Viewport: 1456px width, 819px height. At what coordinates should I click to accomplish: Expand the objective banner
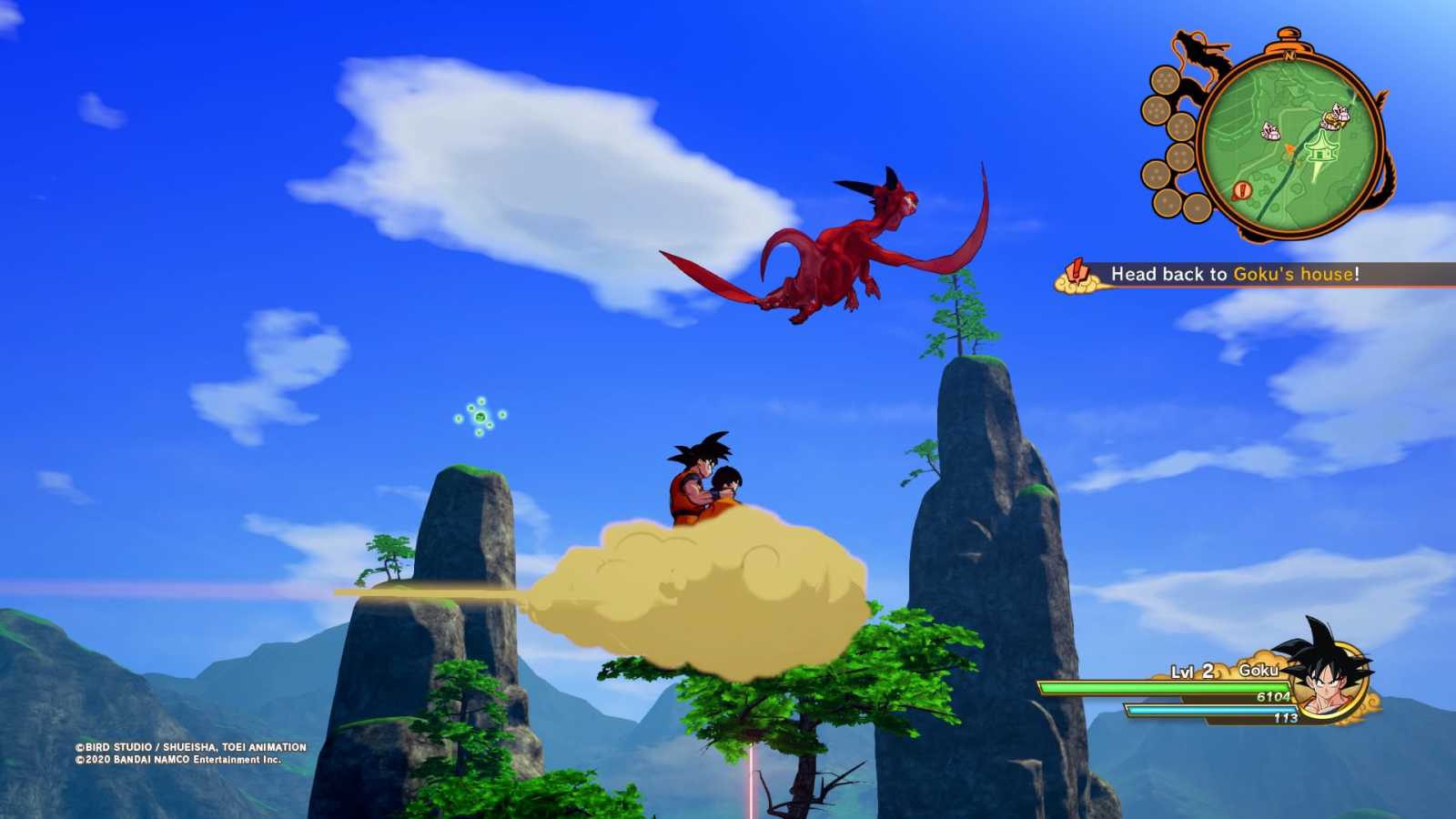click(1228, 274)
